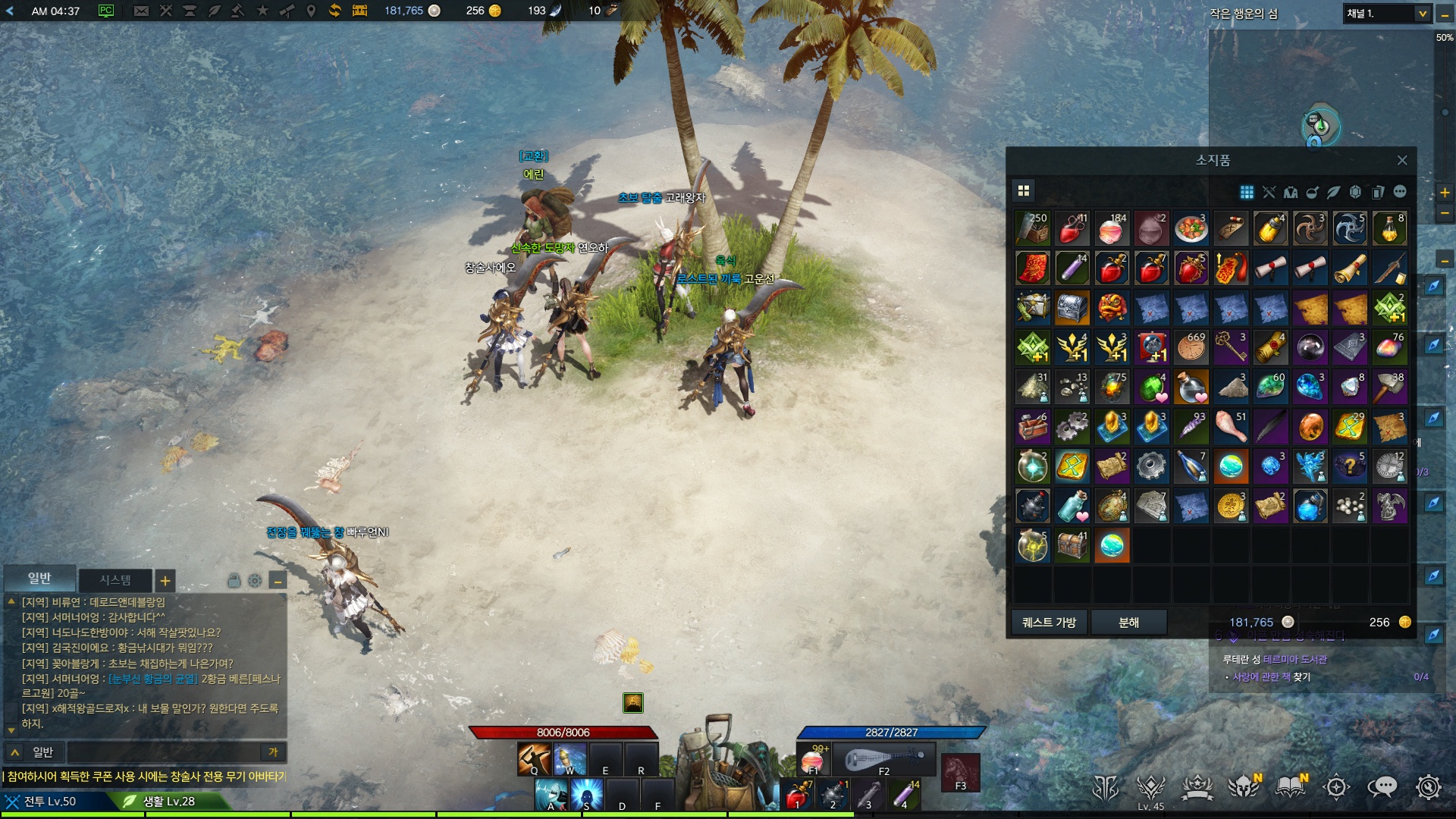The width and height of the screenshot is (1456, 819).
Task: Select the 일반 chat tab
Action: [x=39, y=579]
